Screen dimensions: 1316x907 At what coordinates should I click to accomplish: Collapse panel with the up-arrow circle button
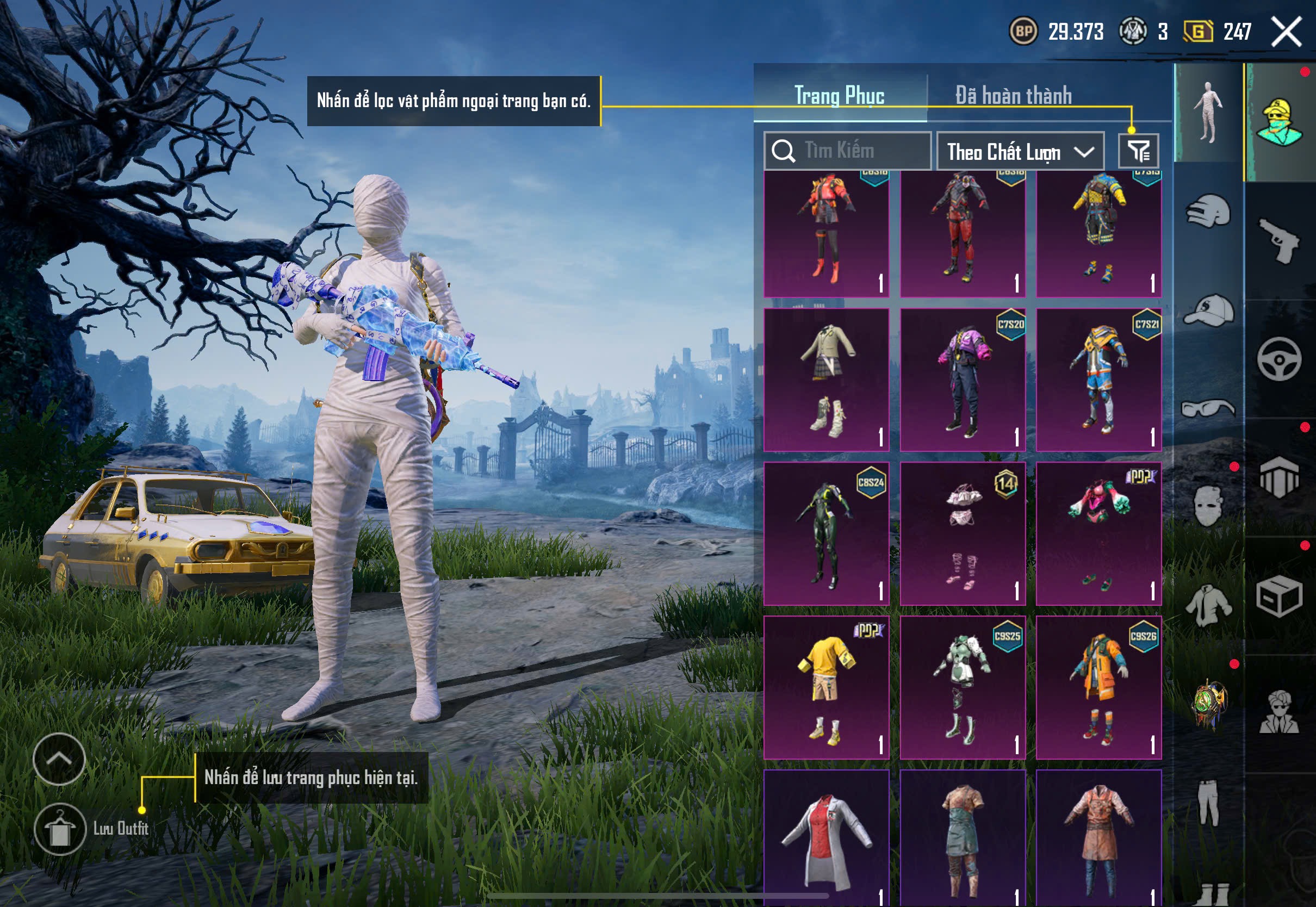tap(59, 759)
